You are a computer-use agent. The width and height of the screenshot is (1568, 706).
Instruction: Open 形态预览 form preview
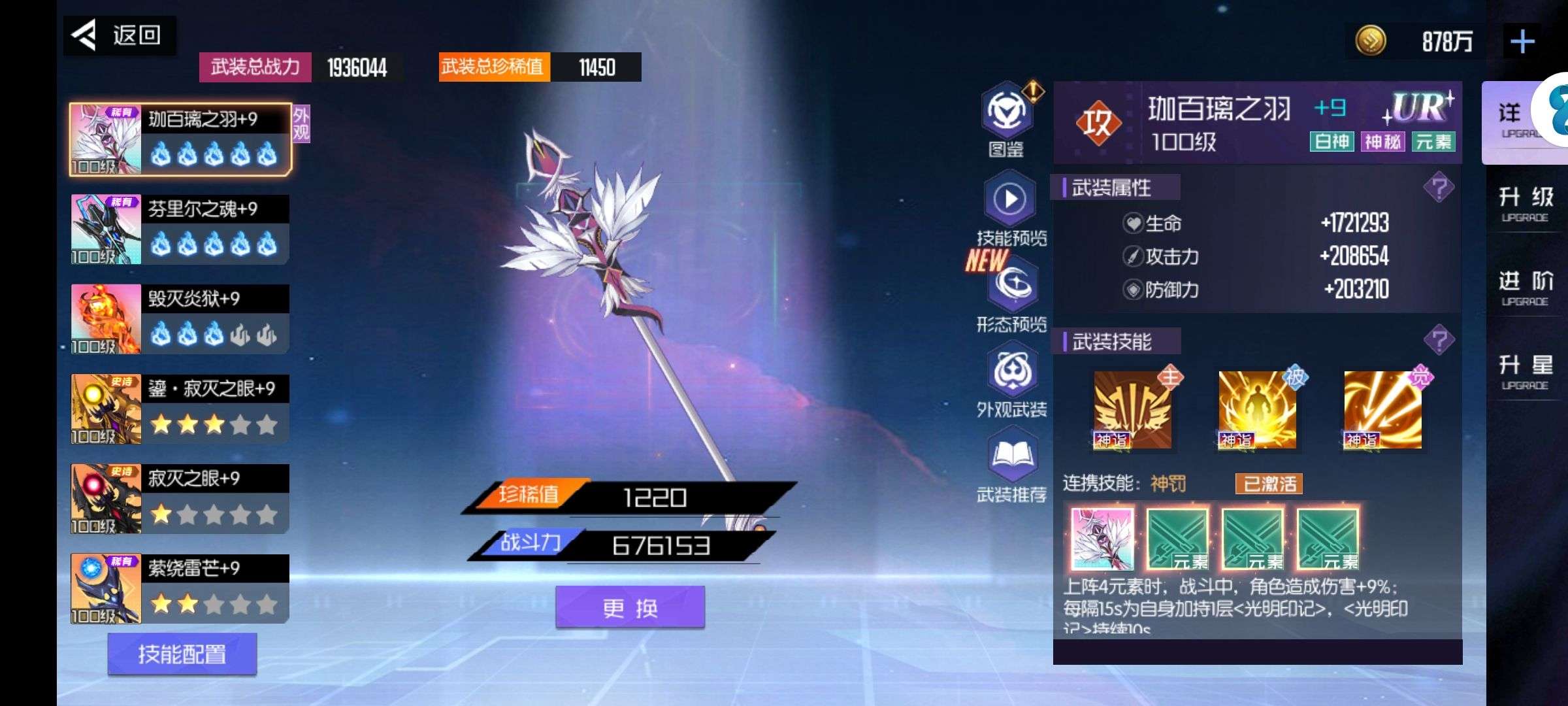coord(1011,293)
